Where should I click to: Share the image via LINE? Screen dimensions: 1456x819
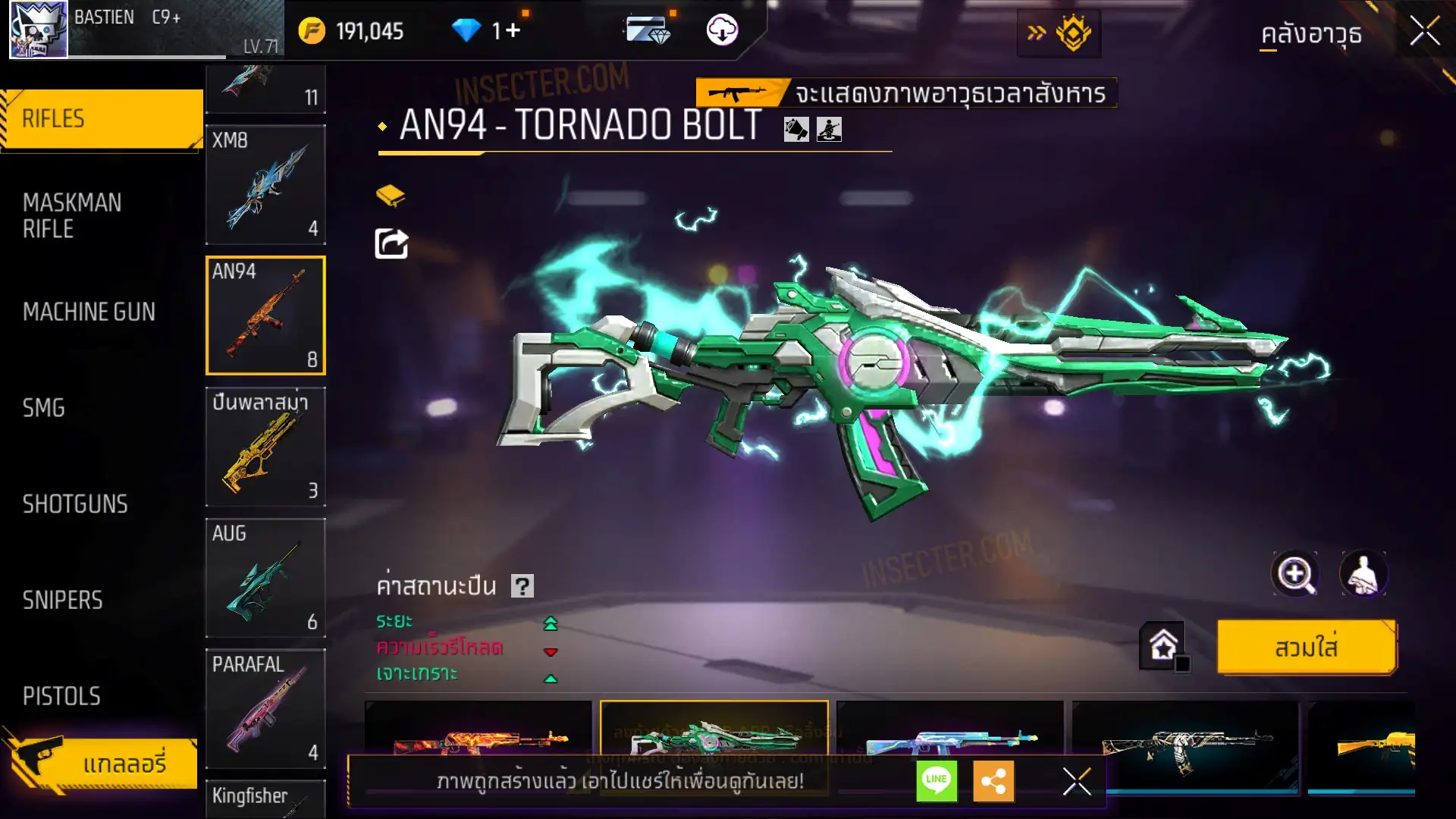937,780
